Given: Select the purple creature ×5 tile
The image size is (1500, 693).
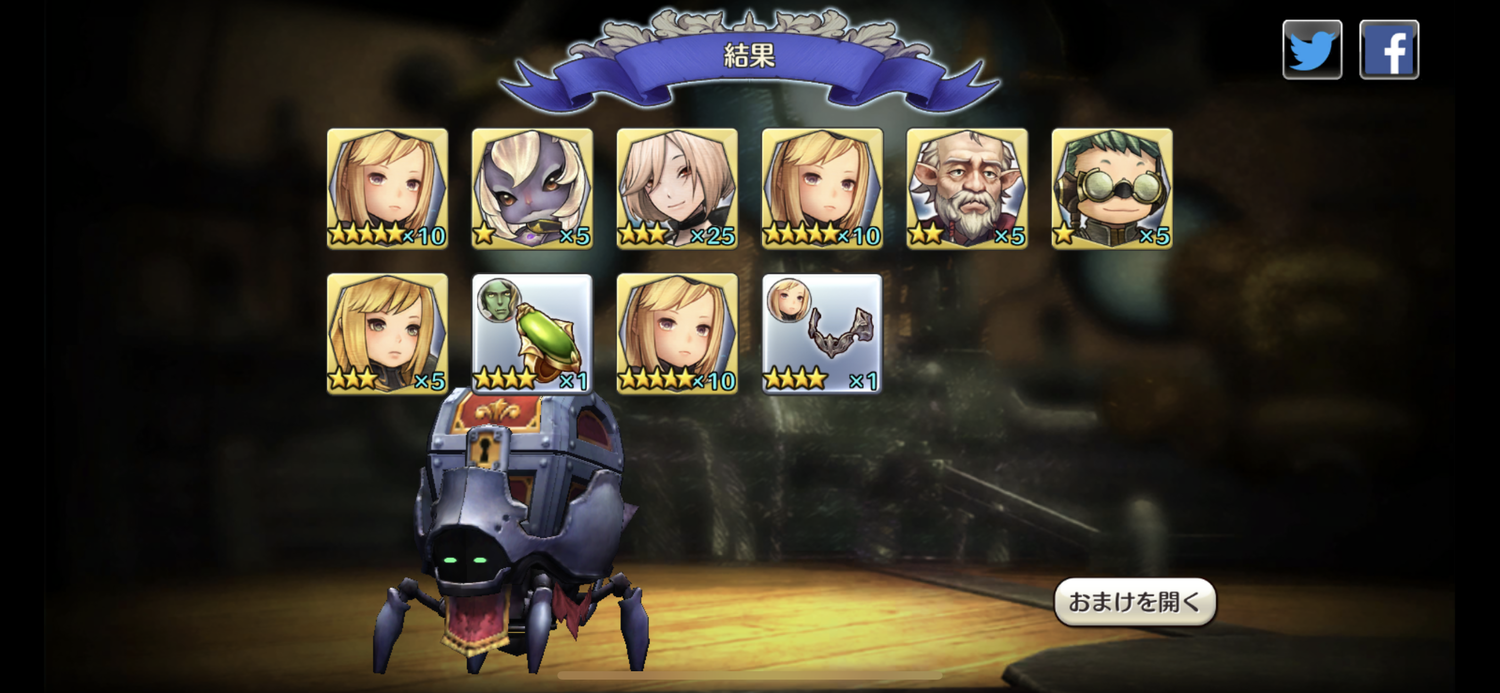Looking at the screenshot, I should (532, 188).
